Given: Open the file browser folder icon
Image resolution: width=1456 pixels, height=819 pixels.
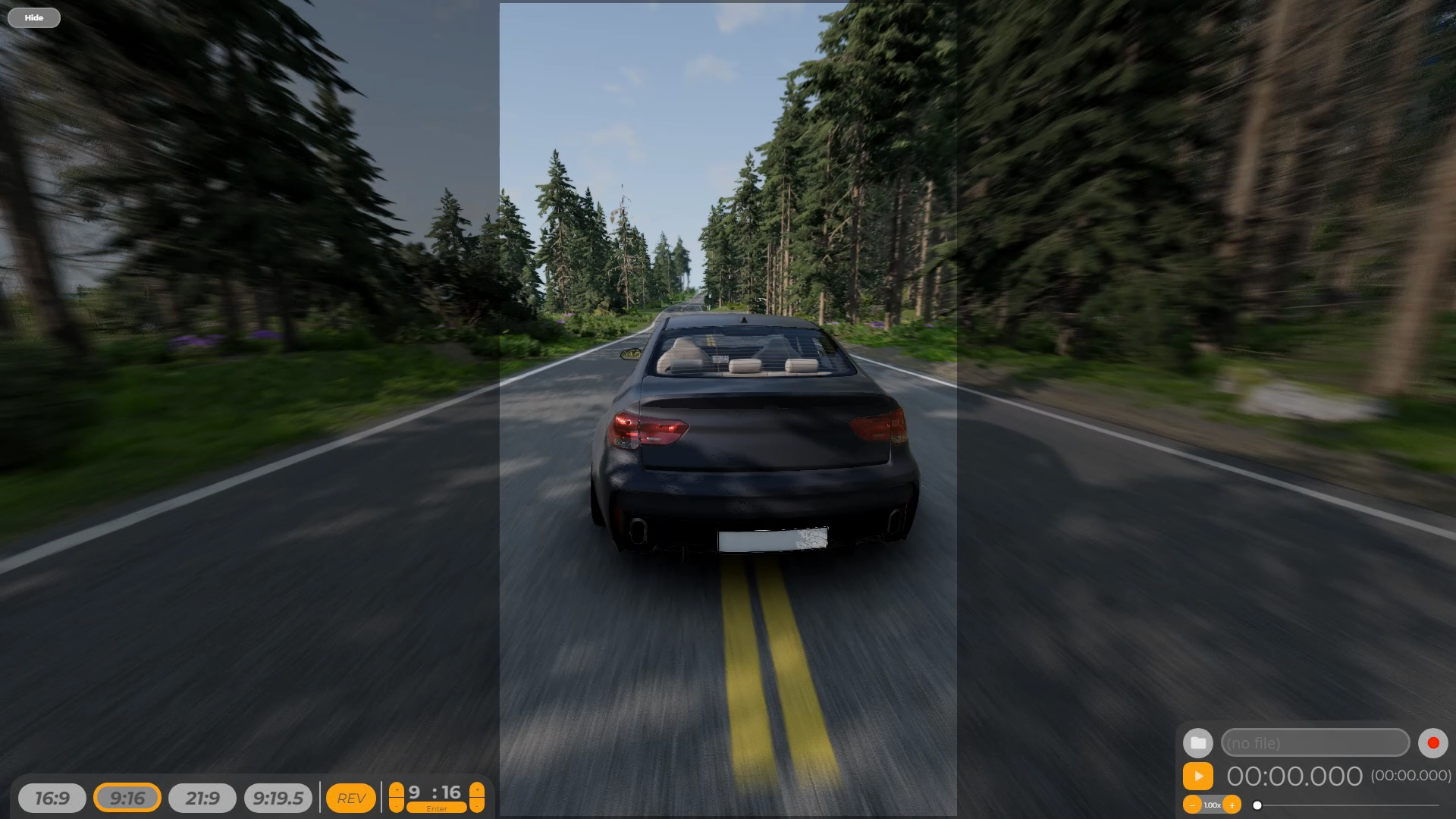Looking at the screenshot, I should click(x=1199, y=743).
